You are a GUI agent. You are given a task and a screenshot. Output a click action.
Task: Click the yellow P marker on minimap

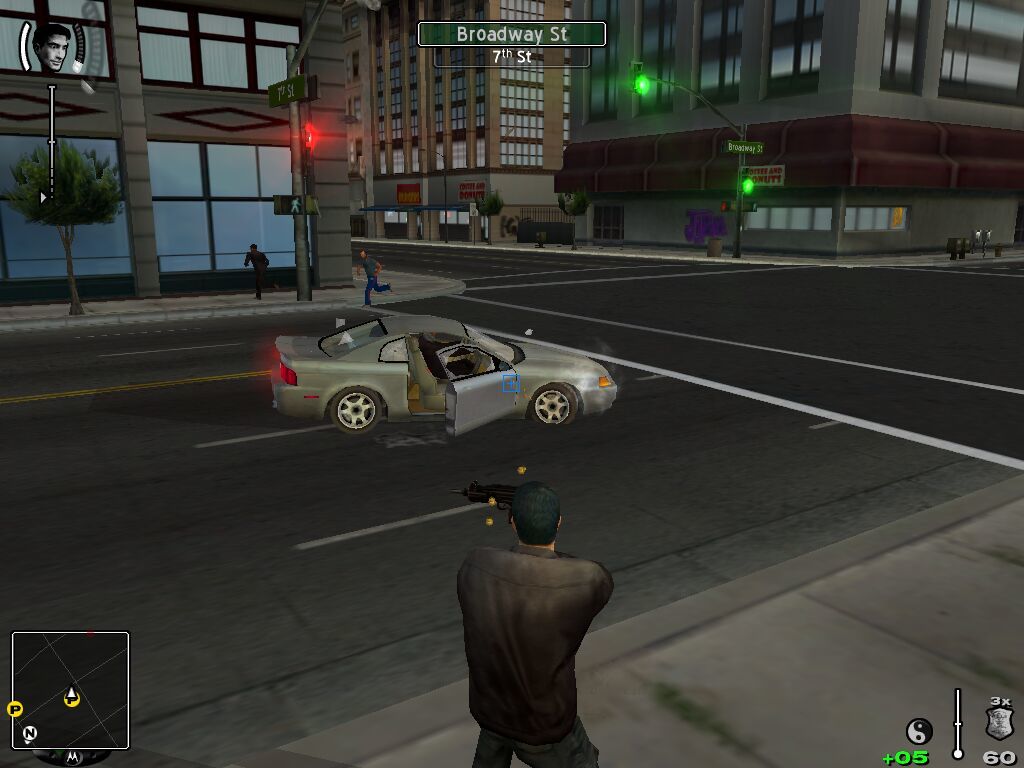[x=15, y=709]
